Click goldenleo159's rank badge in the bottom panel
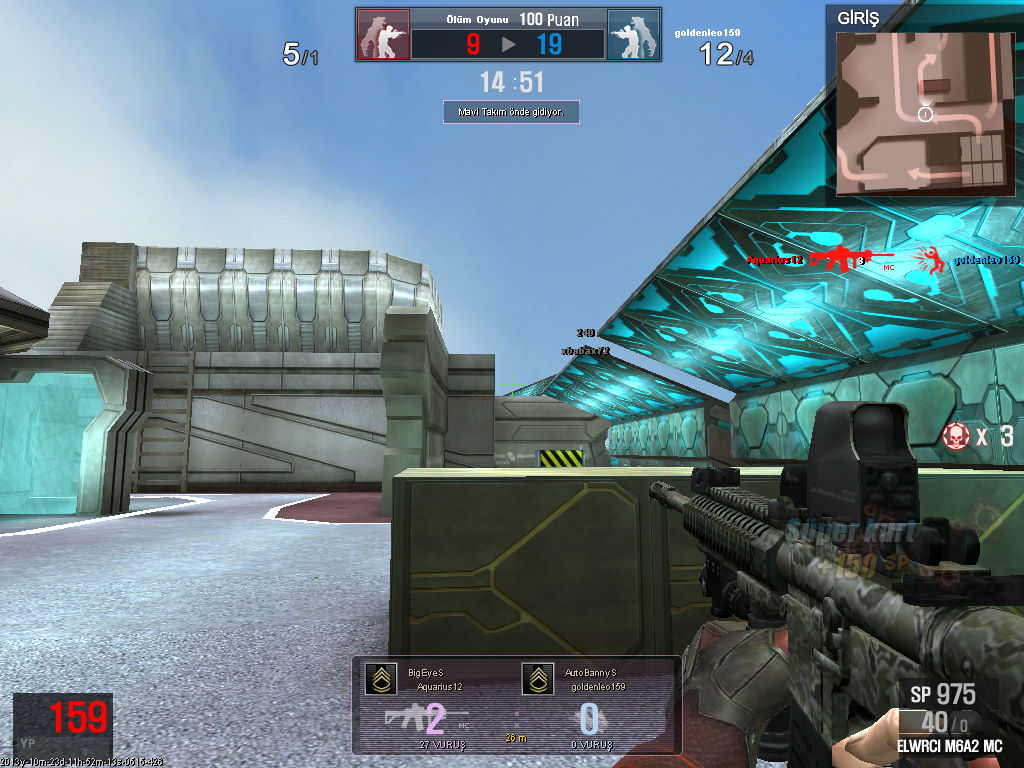This screenshot has width=1024, height=768. [x=537, y=679]
